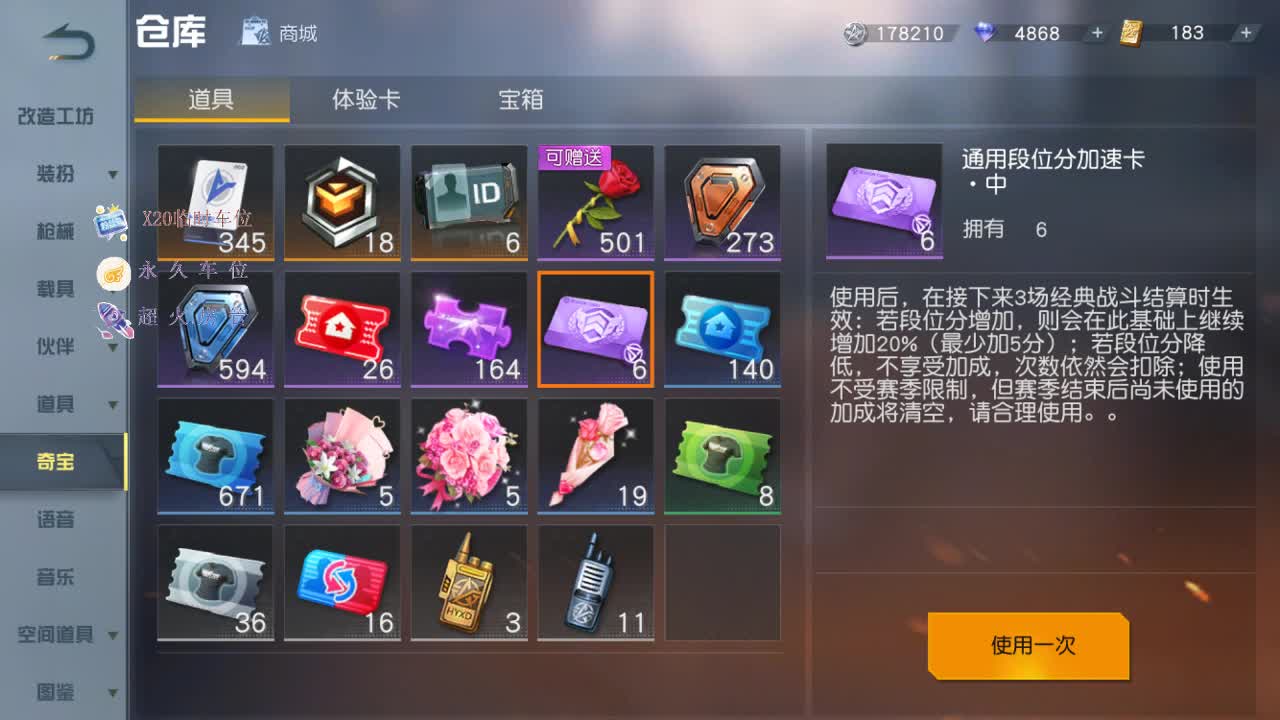Select the rose gift item marked 可赠送

pyautogui.click(x=596, y=202)
